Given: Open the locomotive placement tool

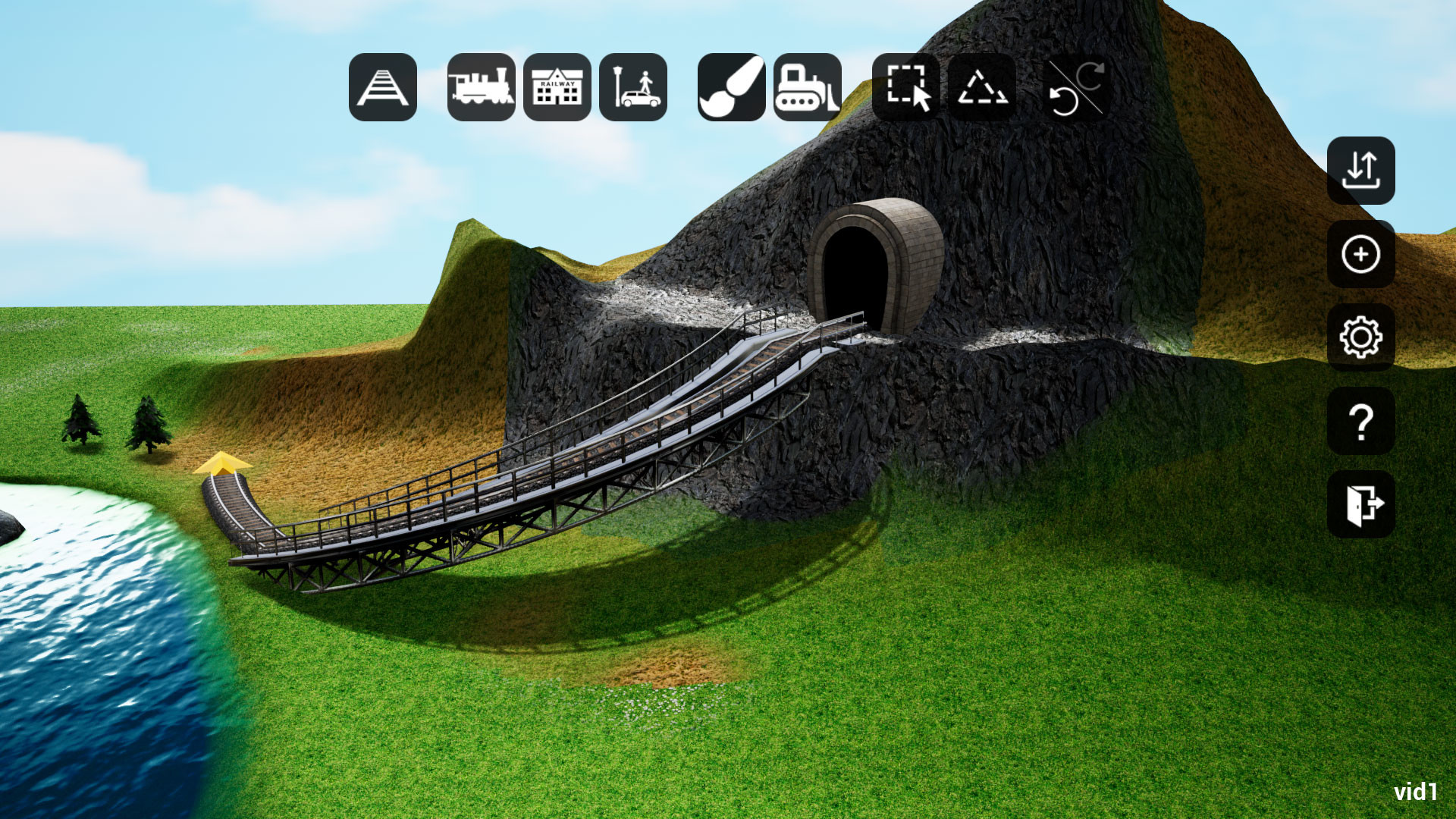Looking at the screenshot, I should pyautogui.click(x=481, y=89).
